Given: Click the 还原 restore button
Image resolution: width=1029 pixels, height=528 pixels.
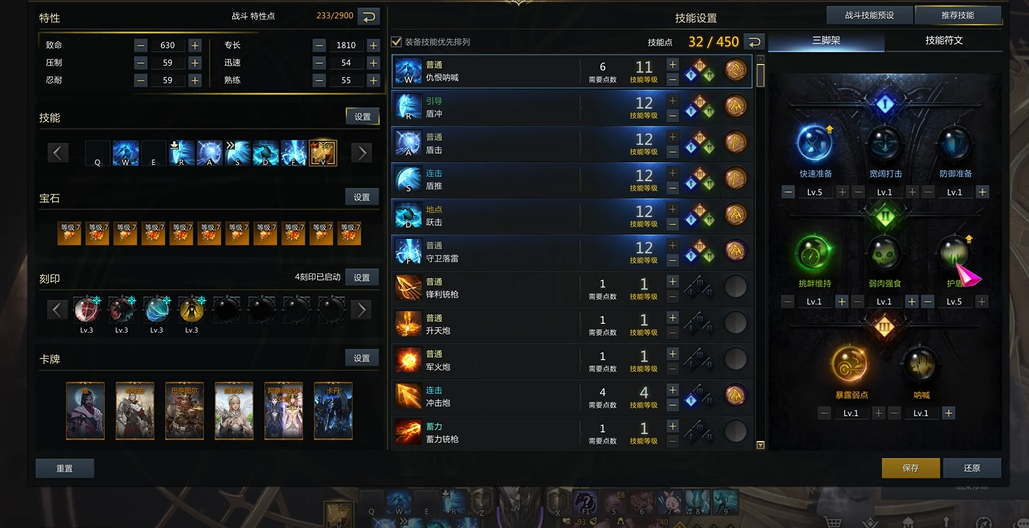Looking at the screenshot, I should [x=971, y=468].
